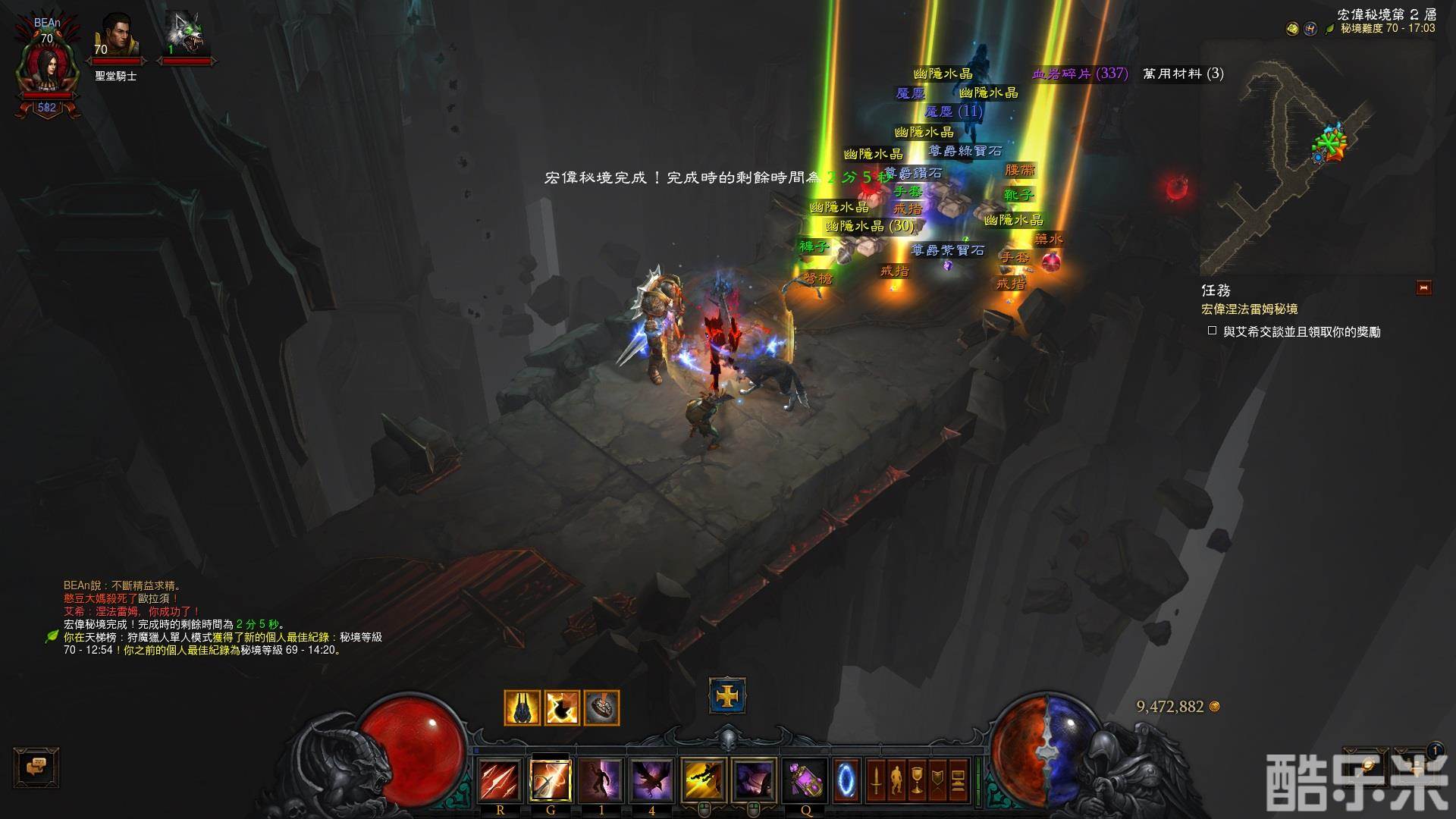The image size is (1456, 819).
Task: Select the Templar follower portrait
Action: coord(118,38)
